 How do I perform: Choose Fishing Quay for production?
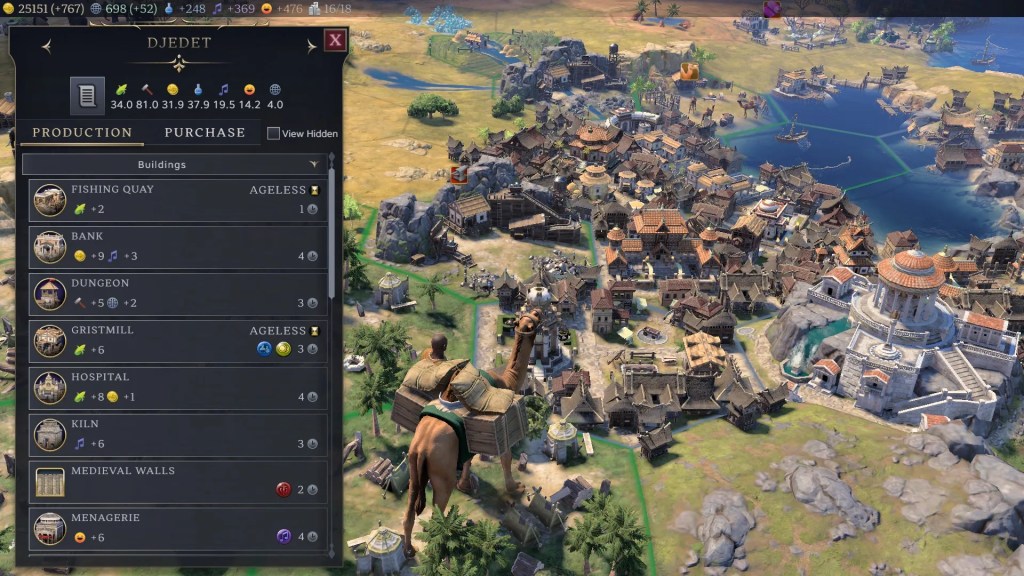point(177,199)
